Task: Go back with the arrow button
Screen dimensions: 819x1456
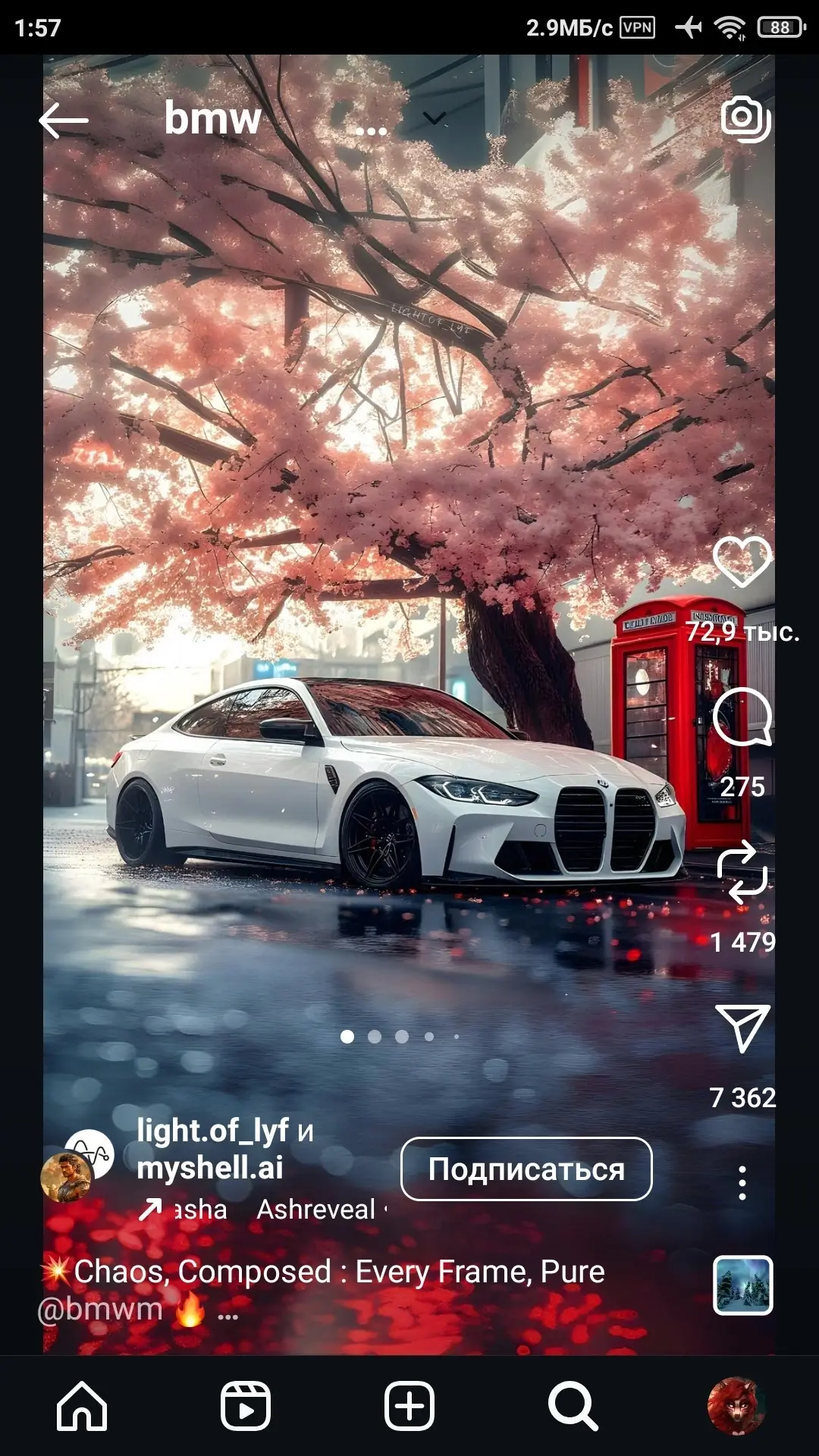Action: coord(64,120)
